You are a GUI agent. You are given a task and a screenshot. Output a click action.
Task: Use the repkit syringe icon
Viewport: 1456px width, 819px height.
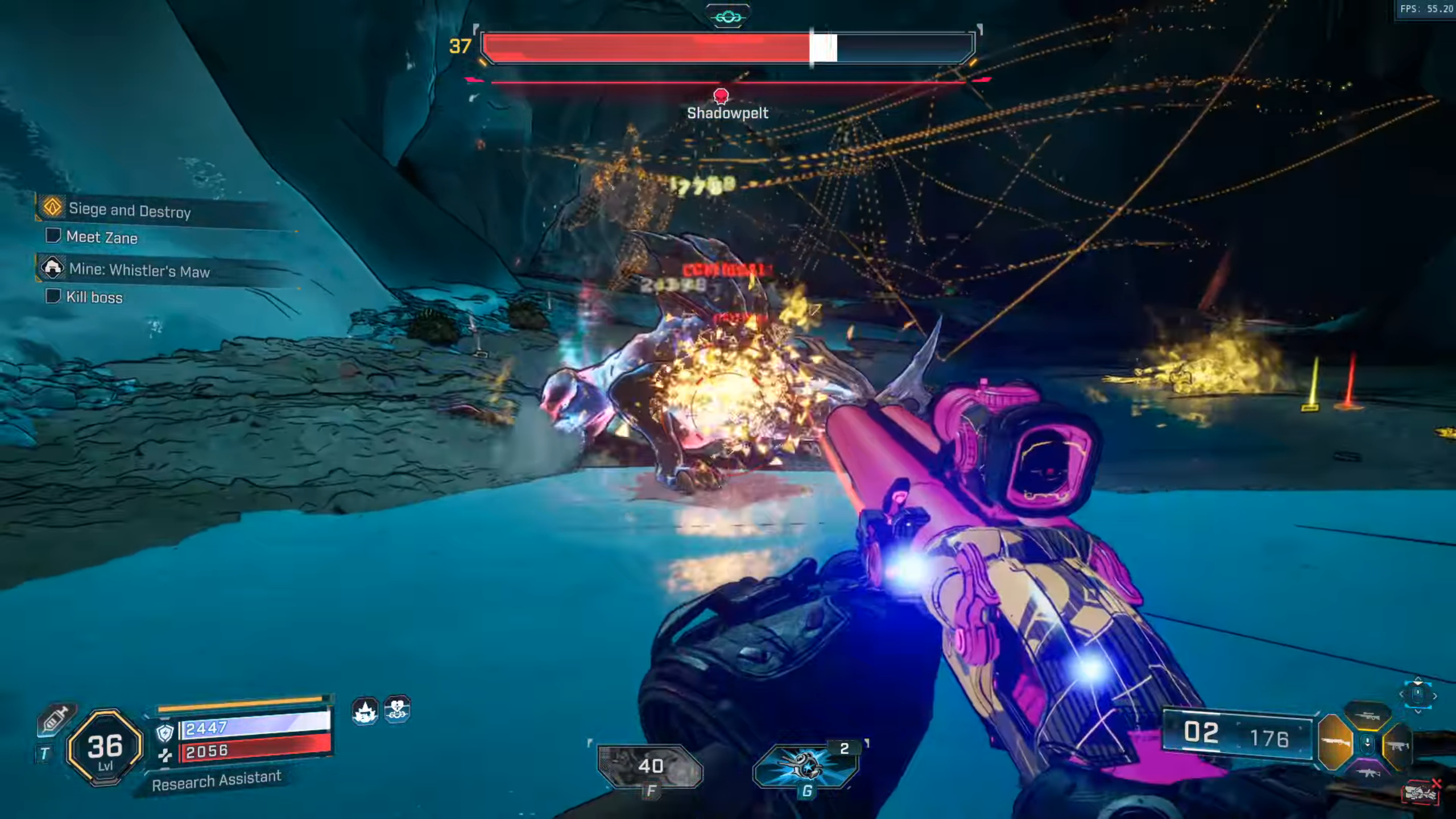click(x=55, y=719)
